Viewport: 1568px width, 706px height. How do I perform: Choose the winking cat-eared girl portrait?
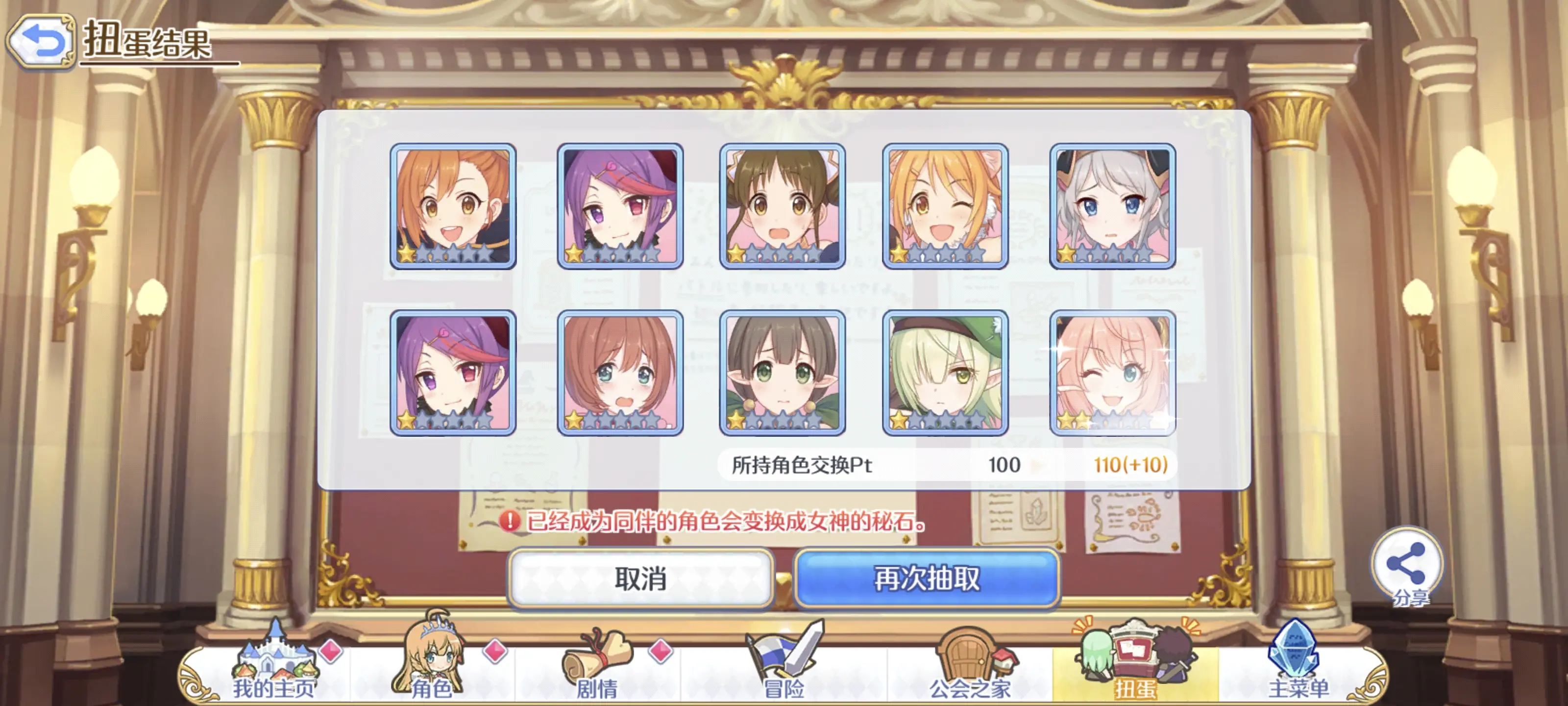pos(945,206)
